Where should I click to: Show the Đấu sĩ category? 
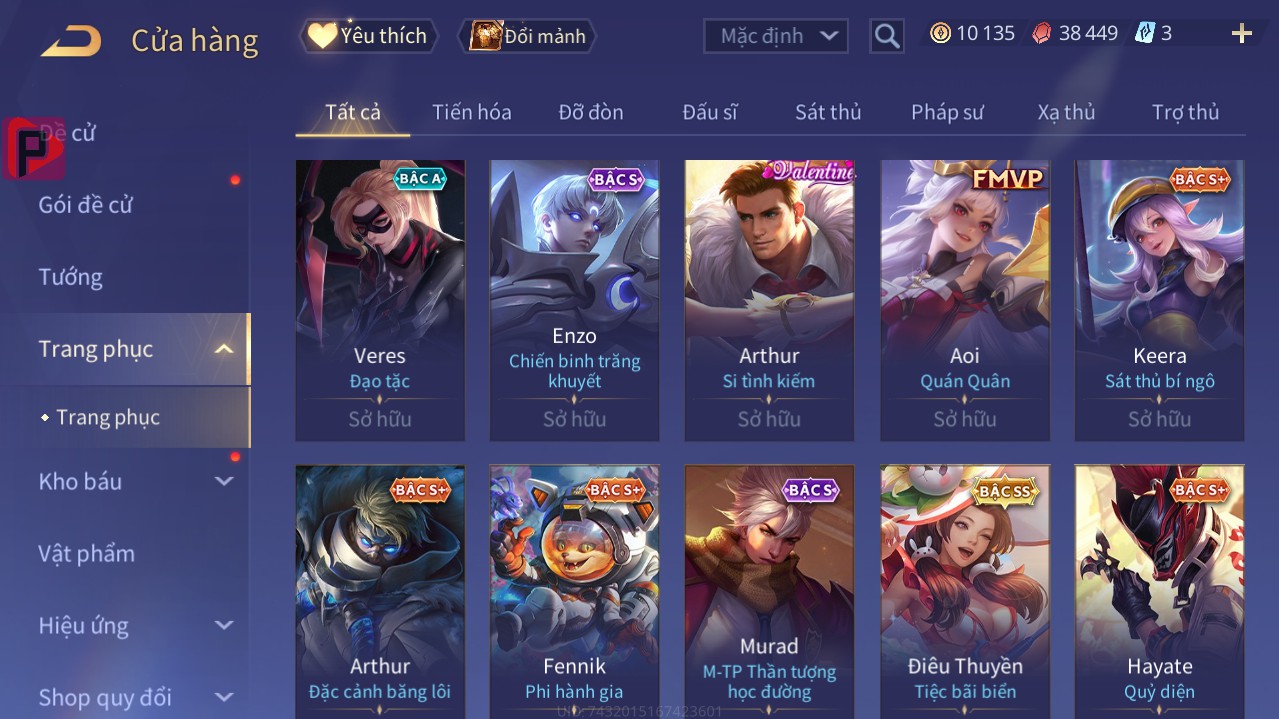[709, 112]
